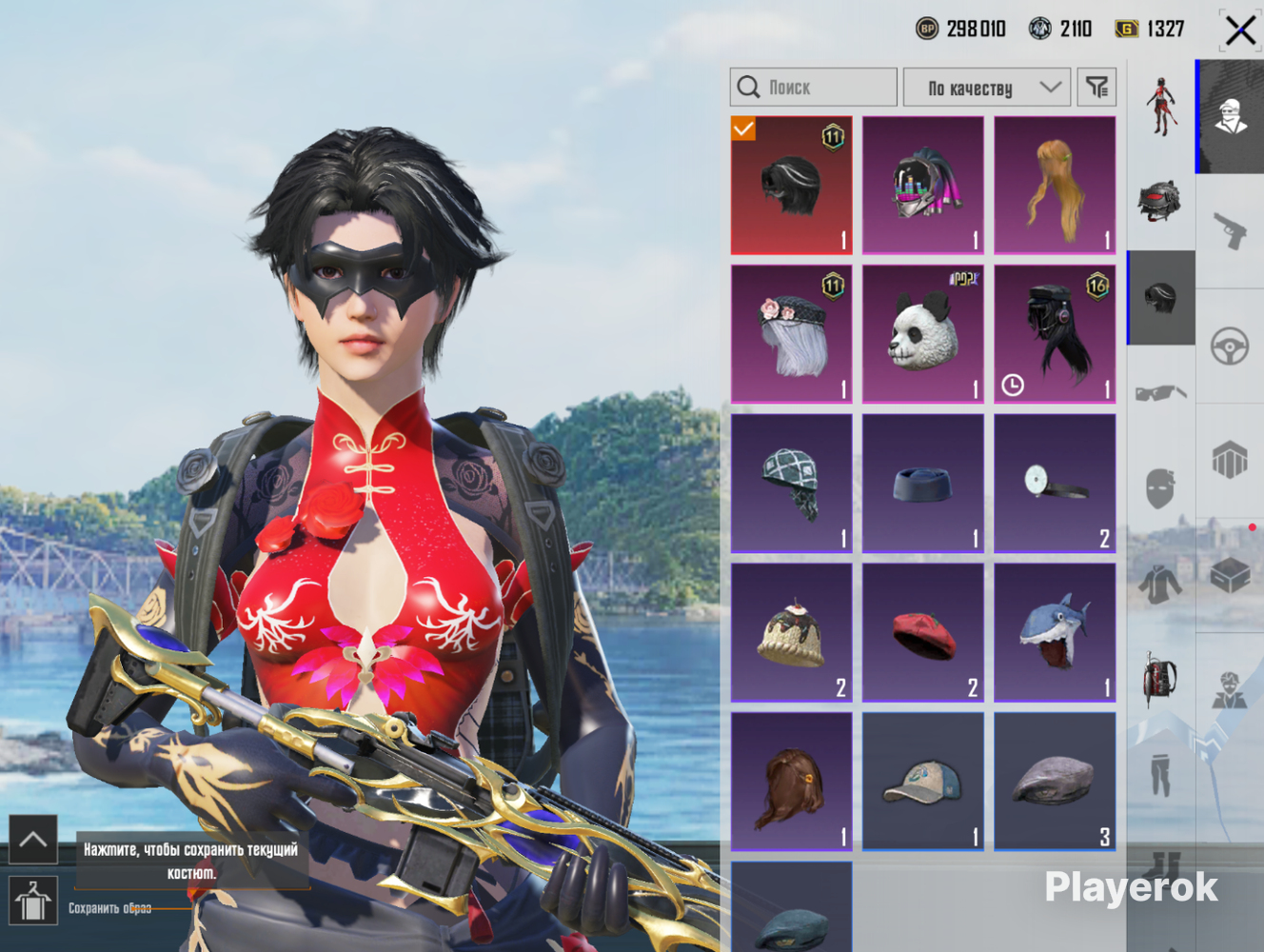Open the vehicle steering wheel tab
Image resolution: width=1264 pixels, height=952 pixels.
[x=1230, y=346]
